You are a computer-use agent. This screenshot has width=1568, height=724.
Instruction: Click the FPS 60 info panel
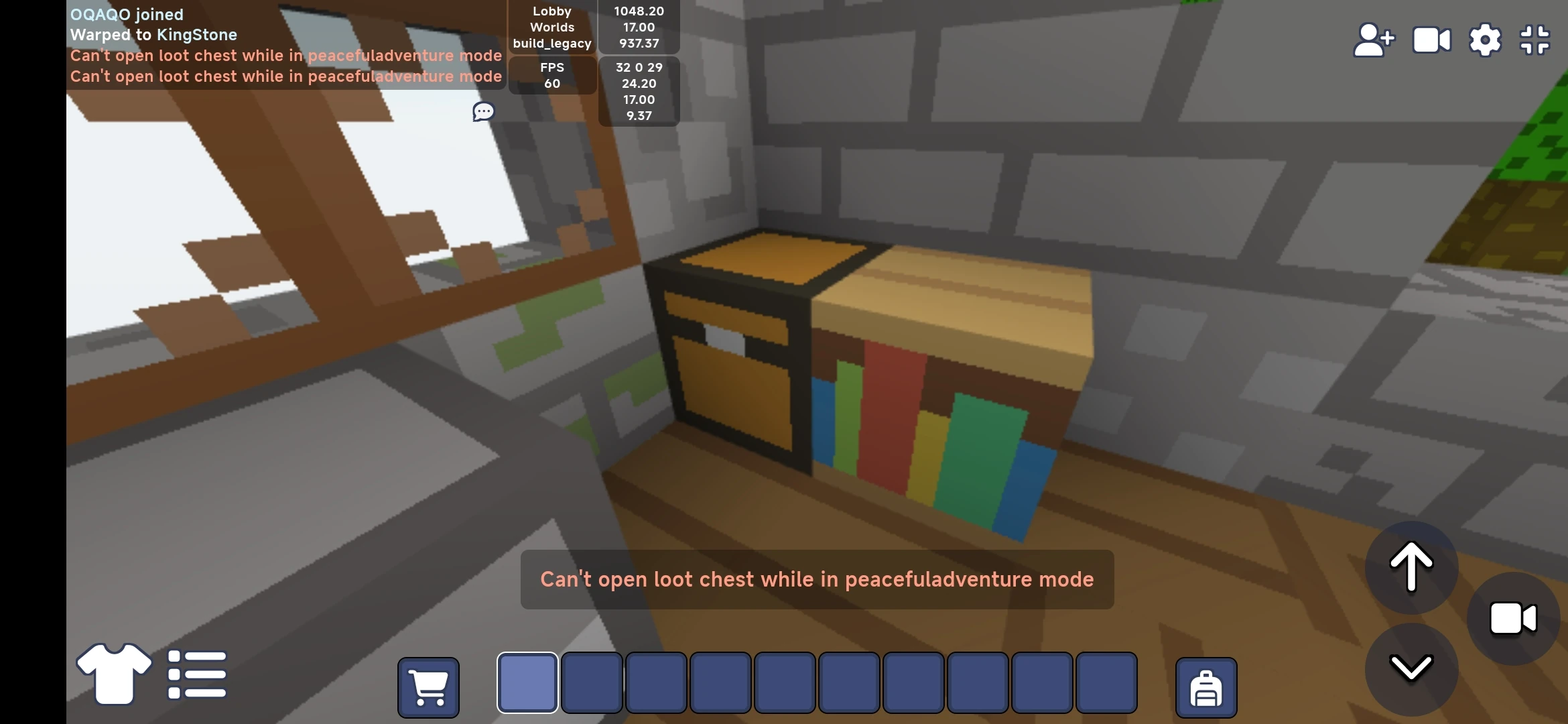pyautogui.click(x=552, y=74)
